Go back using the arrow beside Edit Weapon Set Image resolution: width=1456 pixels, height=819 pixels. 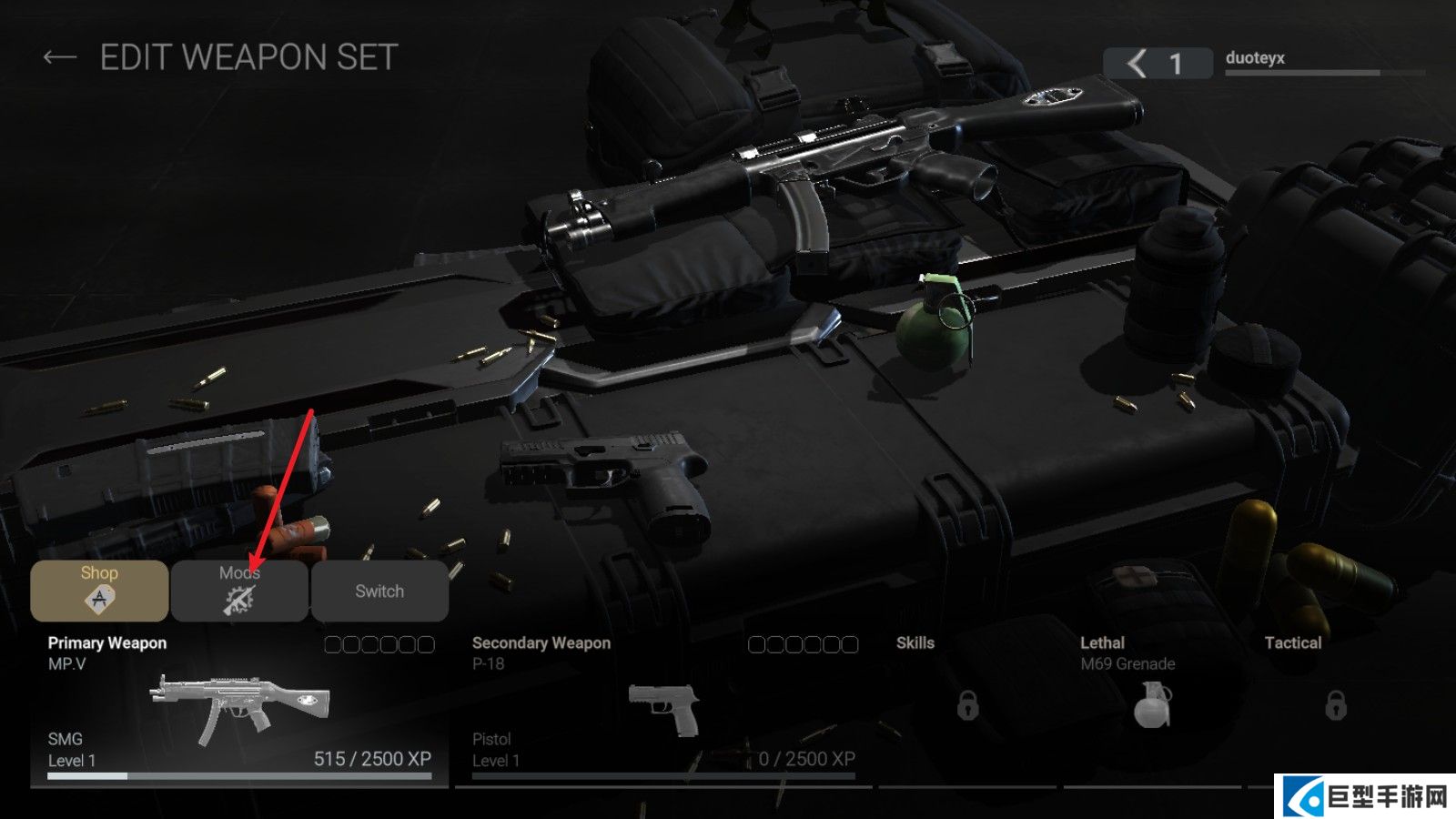59,58
